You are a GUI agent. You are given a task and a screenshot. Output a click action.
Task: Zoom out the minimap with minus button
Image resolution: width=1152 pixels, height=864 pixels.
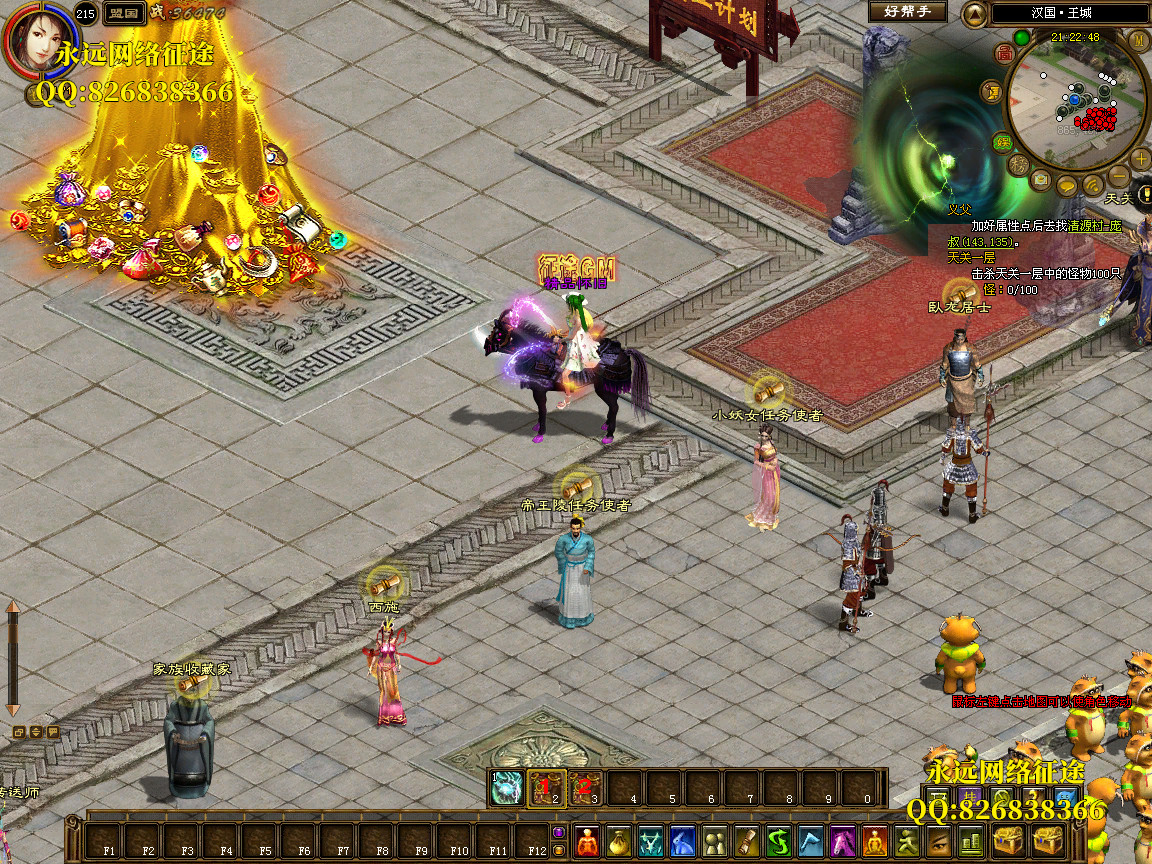1119,178
